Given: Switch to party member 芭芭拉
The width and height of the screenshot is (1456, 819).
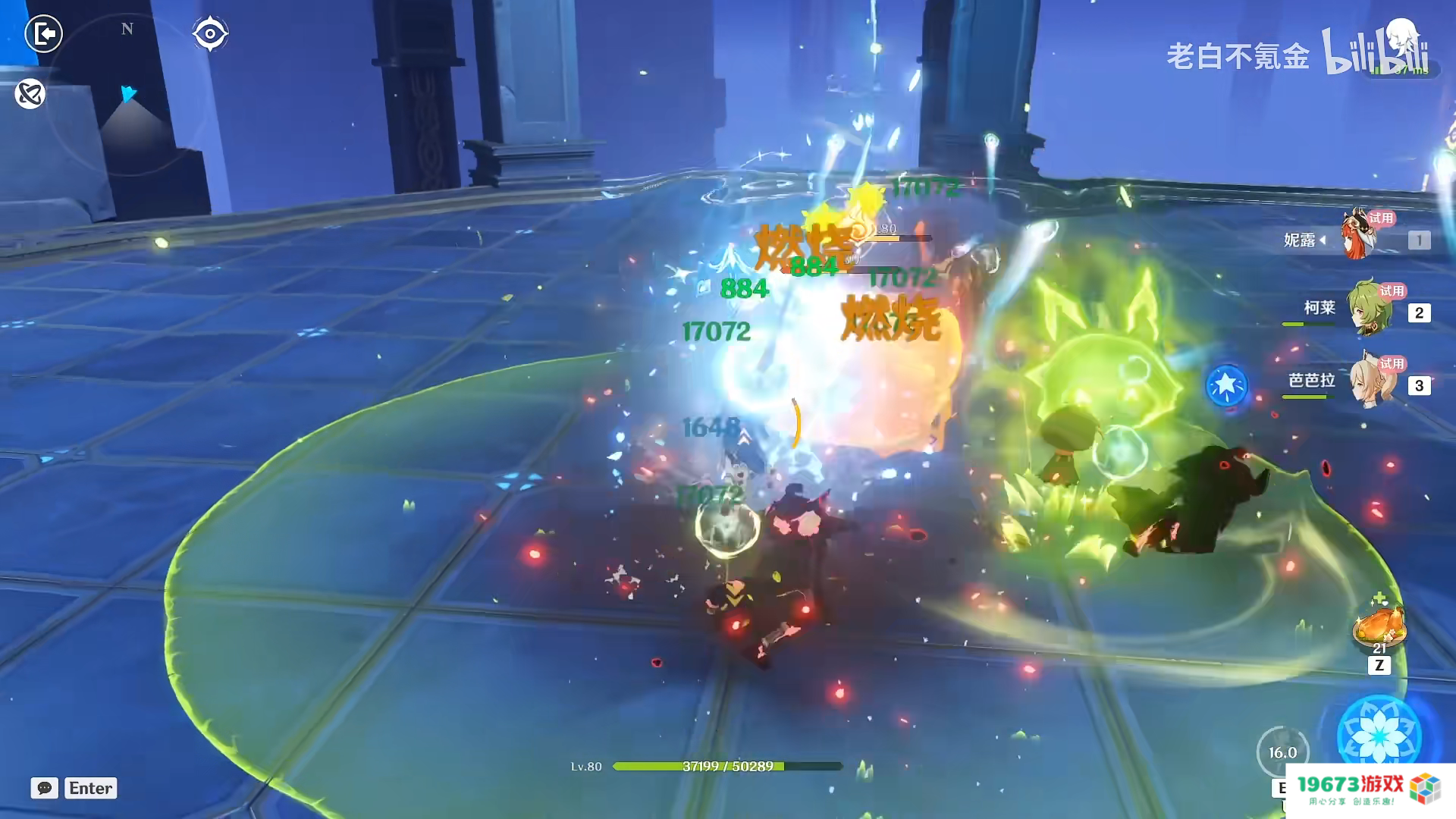Looking at the screenshot, I should coord(1373,381).
